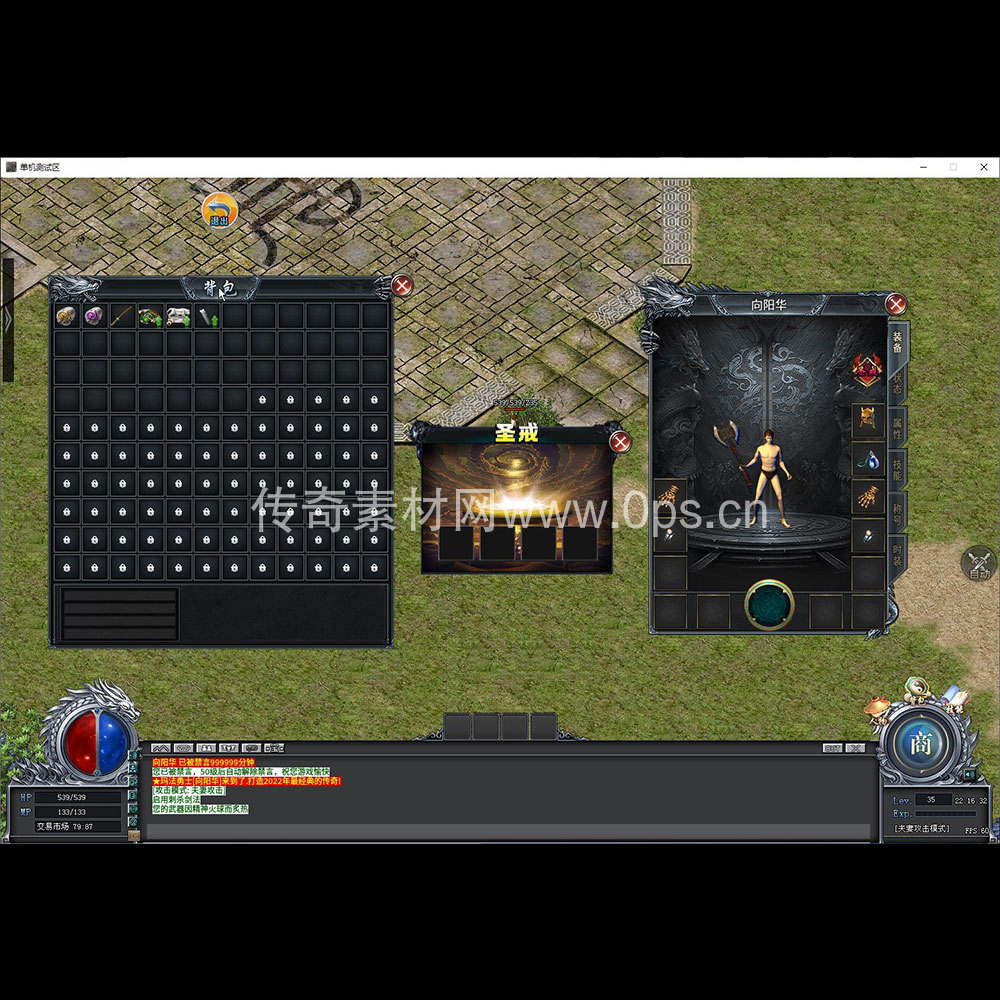Toggle the 自动 auto-combat crossed swords button
Image resolution: width=1000 pixels, height=1000 pixels.
tap(979, 563)
